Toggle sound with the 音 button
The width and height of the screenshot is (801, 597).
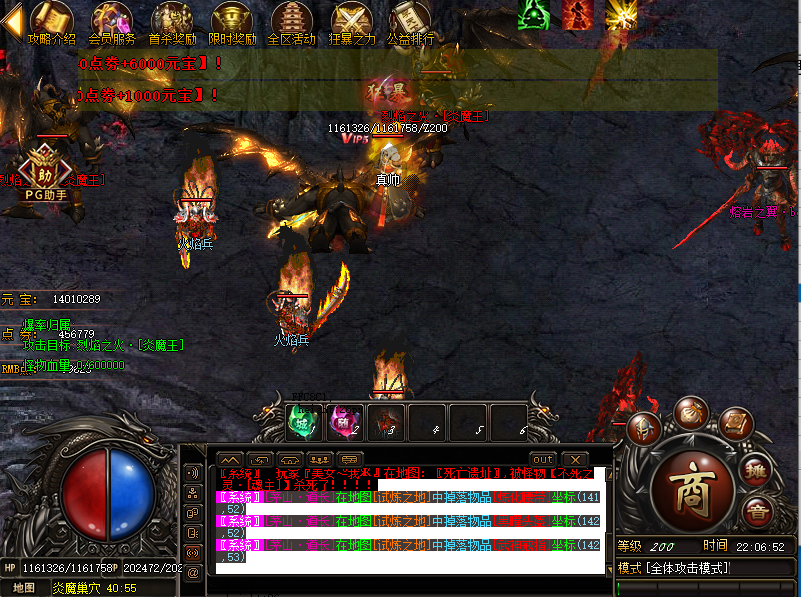pos(756,513)
